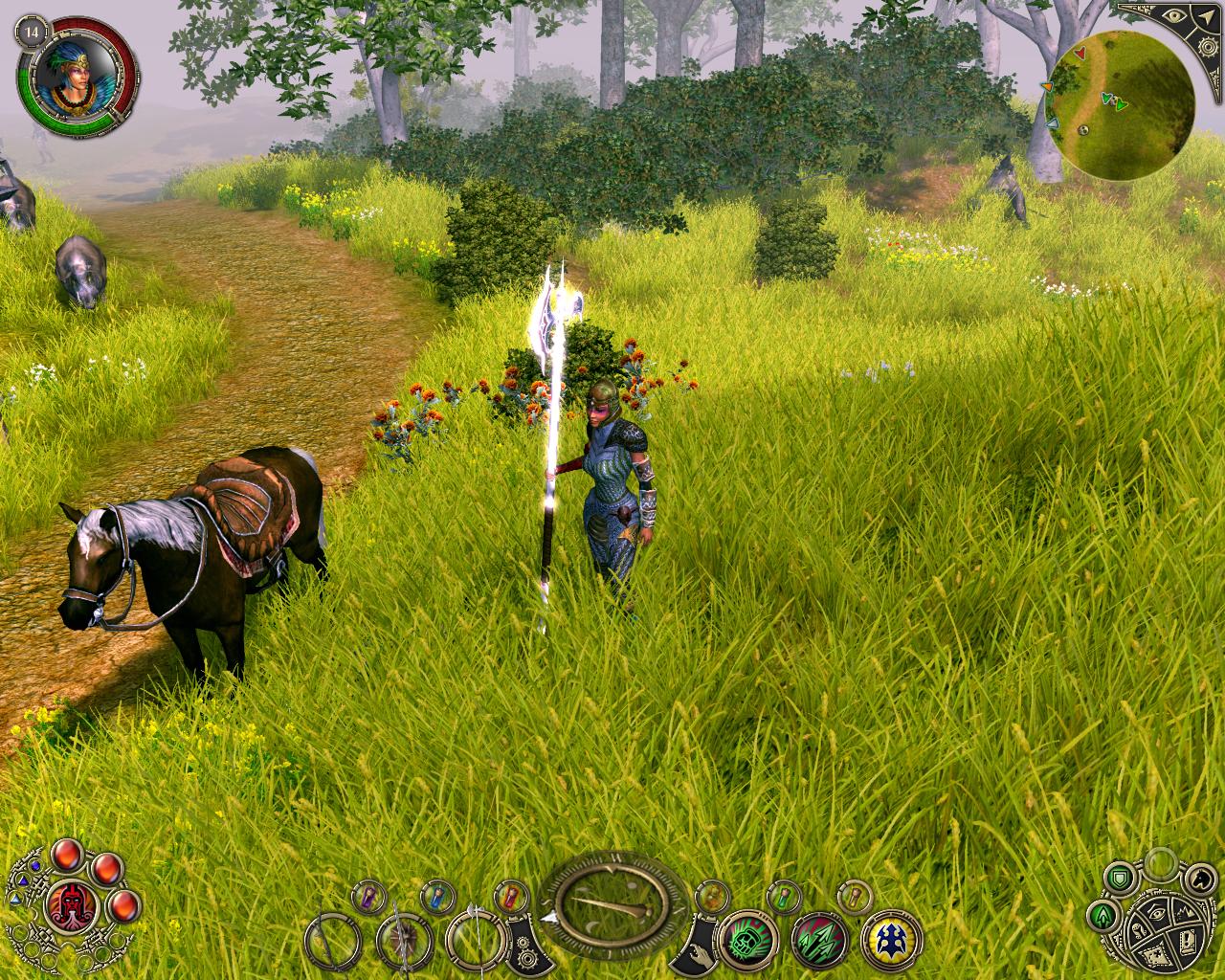1225x980 pixels.
Task: Use the purple potion
Action: pyautogui.click(x=367, y=897)
